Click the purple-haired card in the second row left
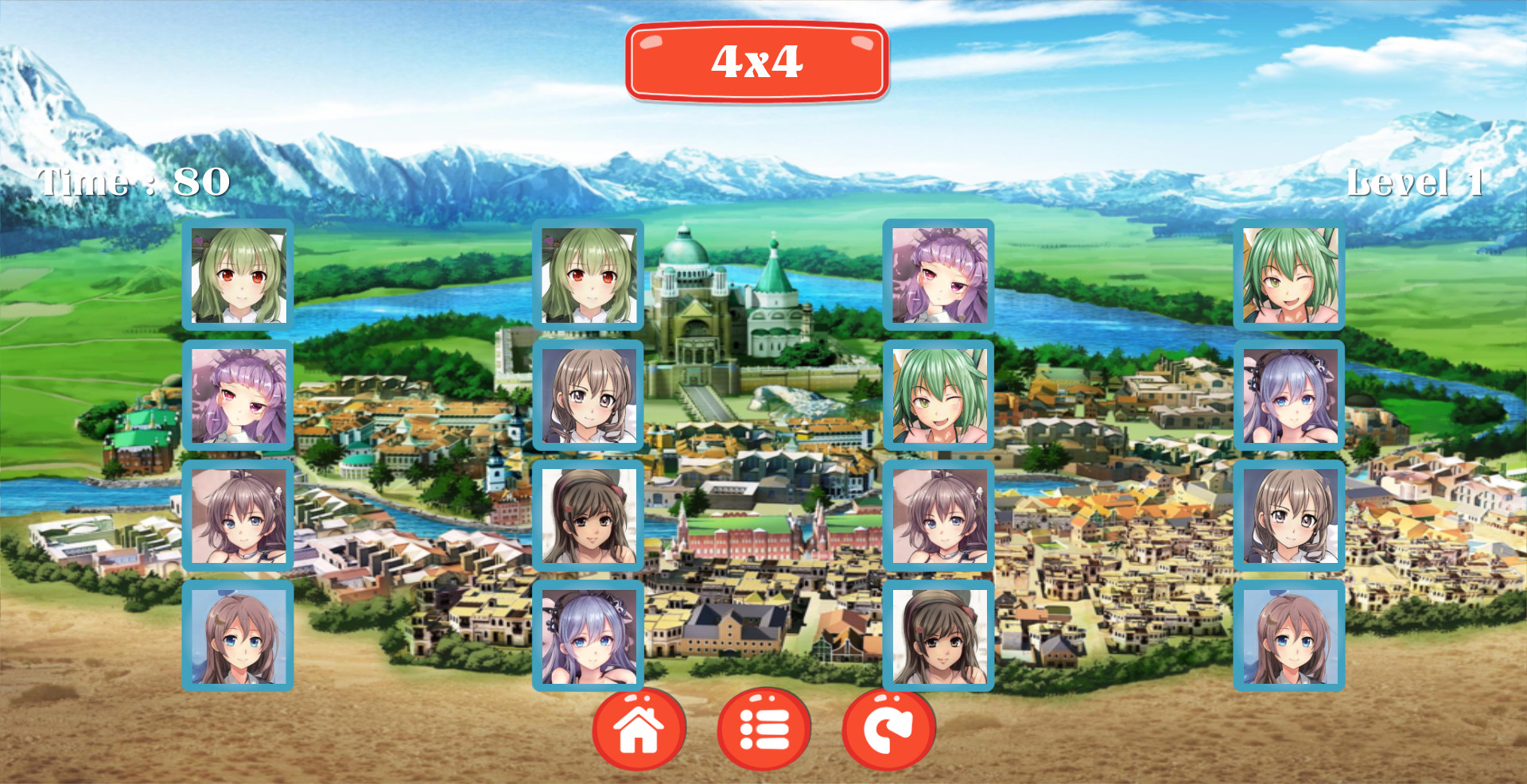 pos(239,398)
